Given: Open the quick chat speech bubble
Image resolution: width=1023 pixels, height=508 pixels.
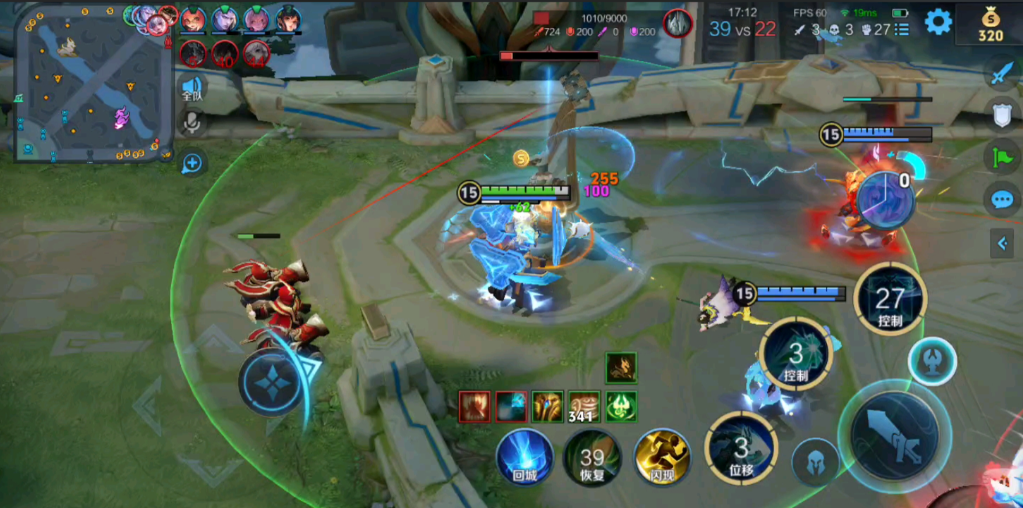Looking at the screenshot, I should click(x=1002, y=198).
